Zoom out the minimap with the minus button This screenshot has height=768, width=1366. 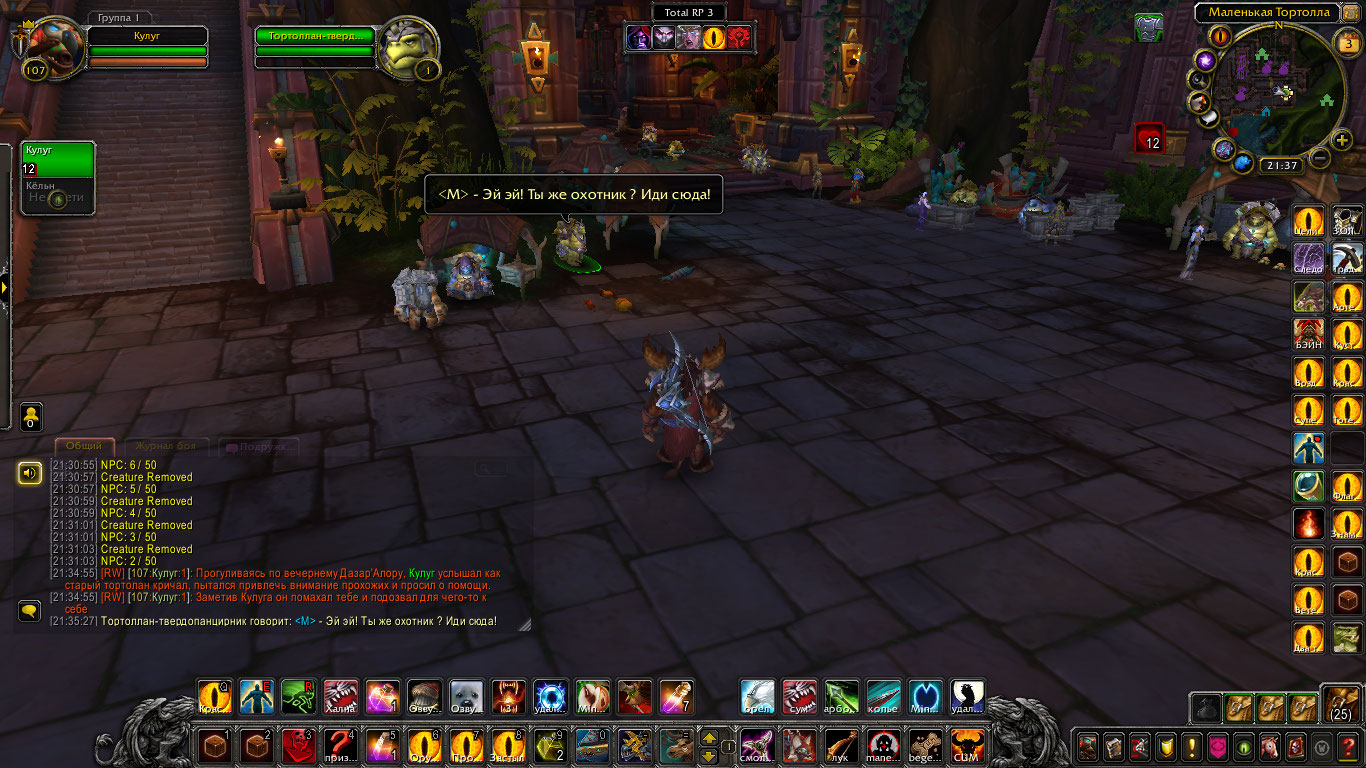pos(1320,158)
